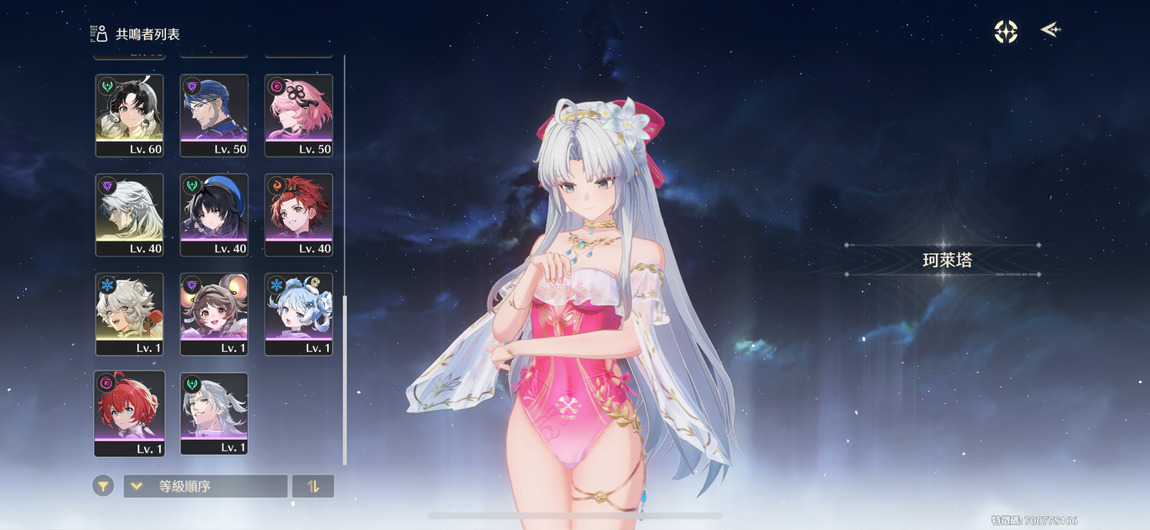
Task: Click the back arrow to exit
Action: pyautogui.click(x=1050, y=30)
